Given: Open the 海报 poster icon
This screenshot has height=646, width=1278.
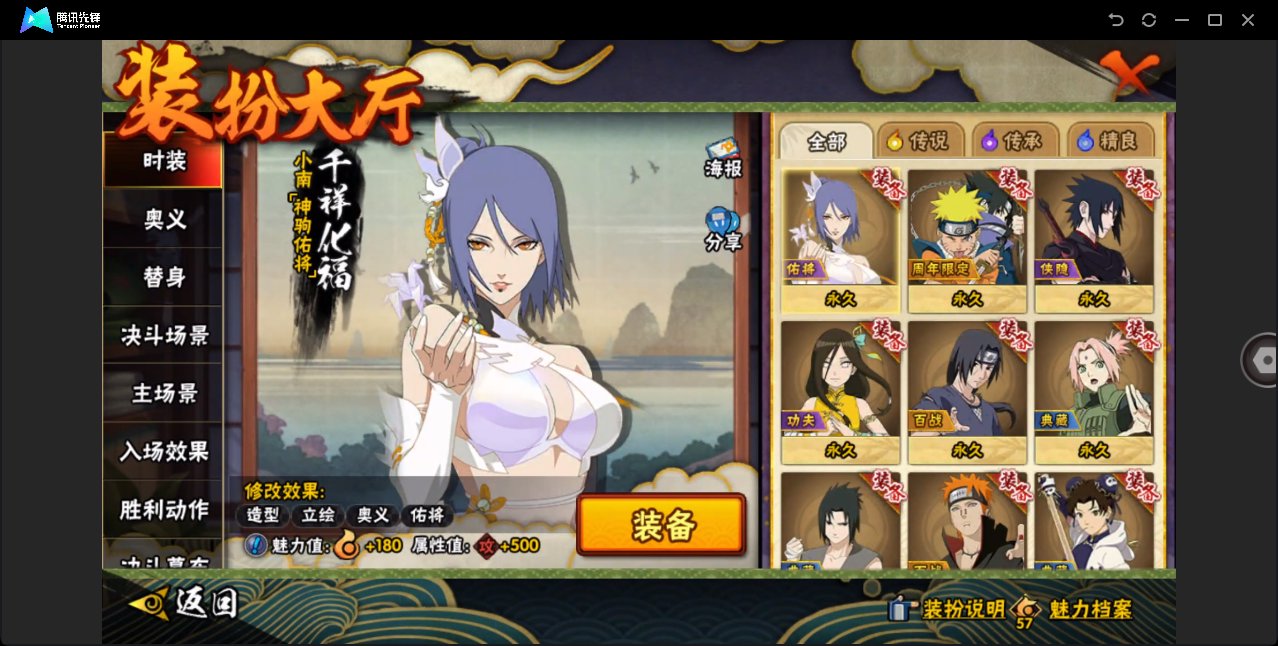Looking at the screenshot, I should 723,158.
